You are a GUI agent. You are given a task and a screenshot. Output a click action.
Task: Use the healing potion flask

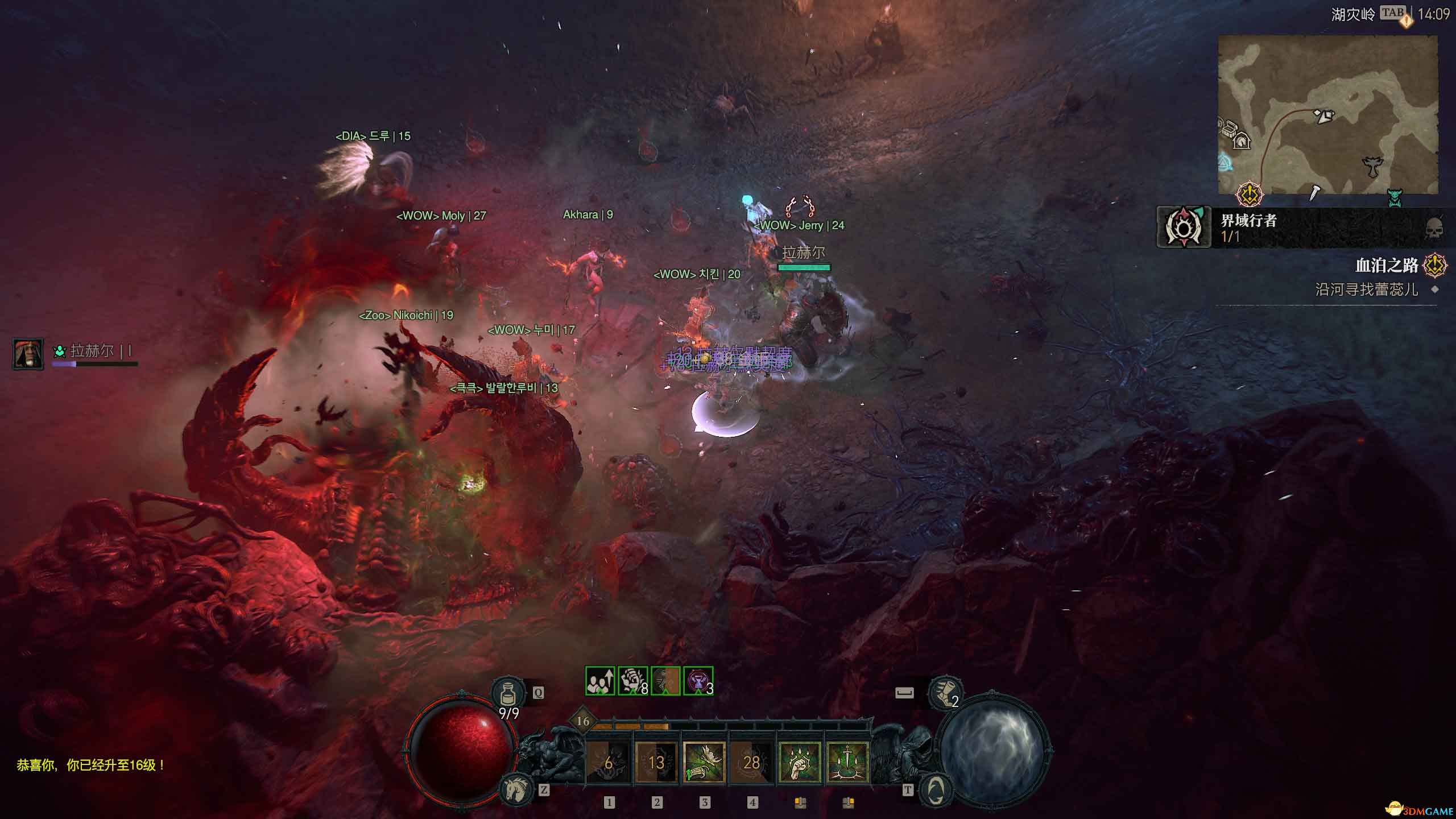(x=508, y=693)
